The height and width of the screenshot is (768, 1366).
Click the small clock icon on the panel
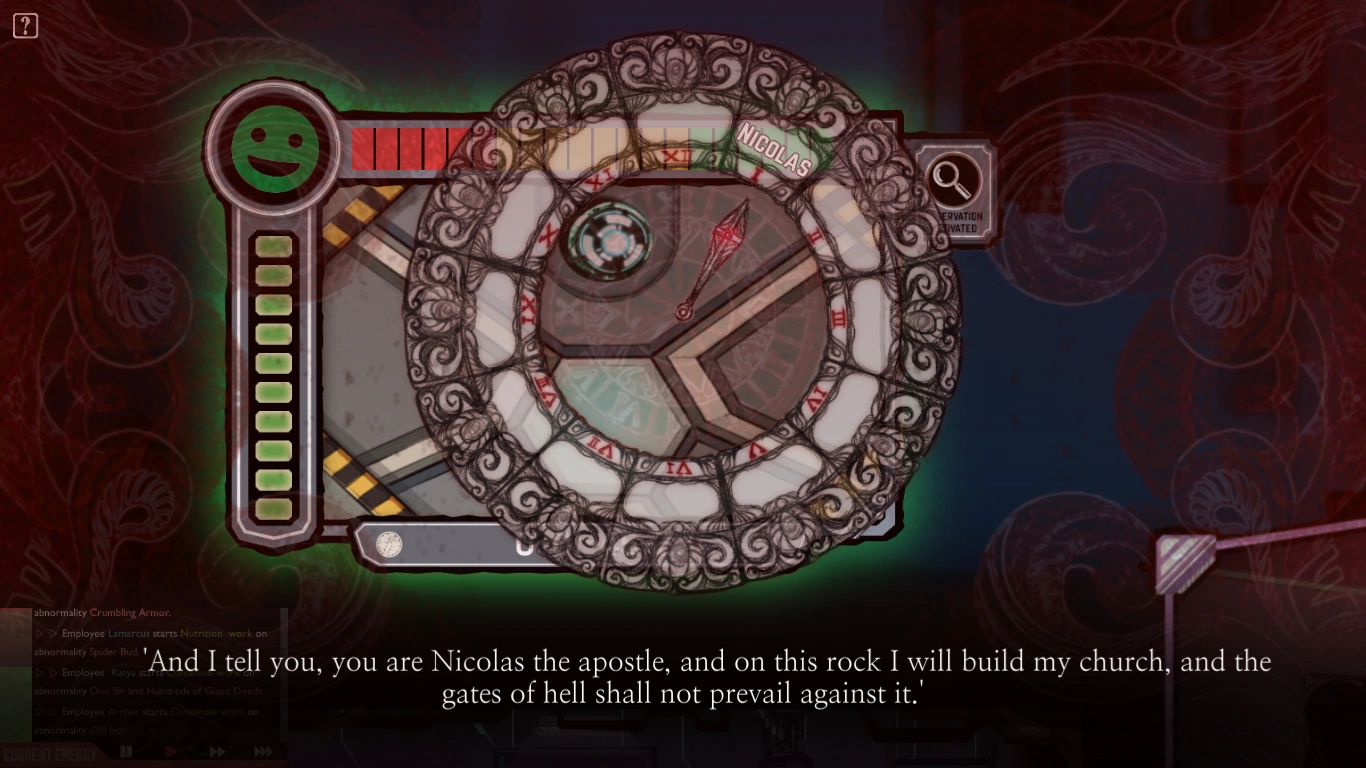point(387,544)
